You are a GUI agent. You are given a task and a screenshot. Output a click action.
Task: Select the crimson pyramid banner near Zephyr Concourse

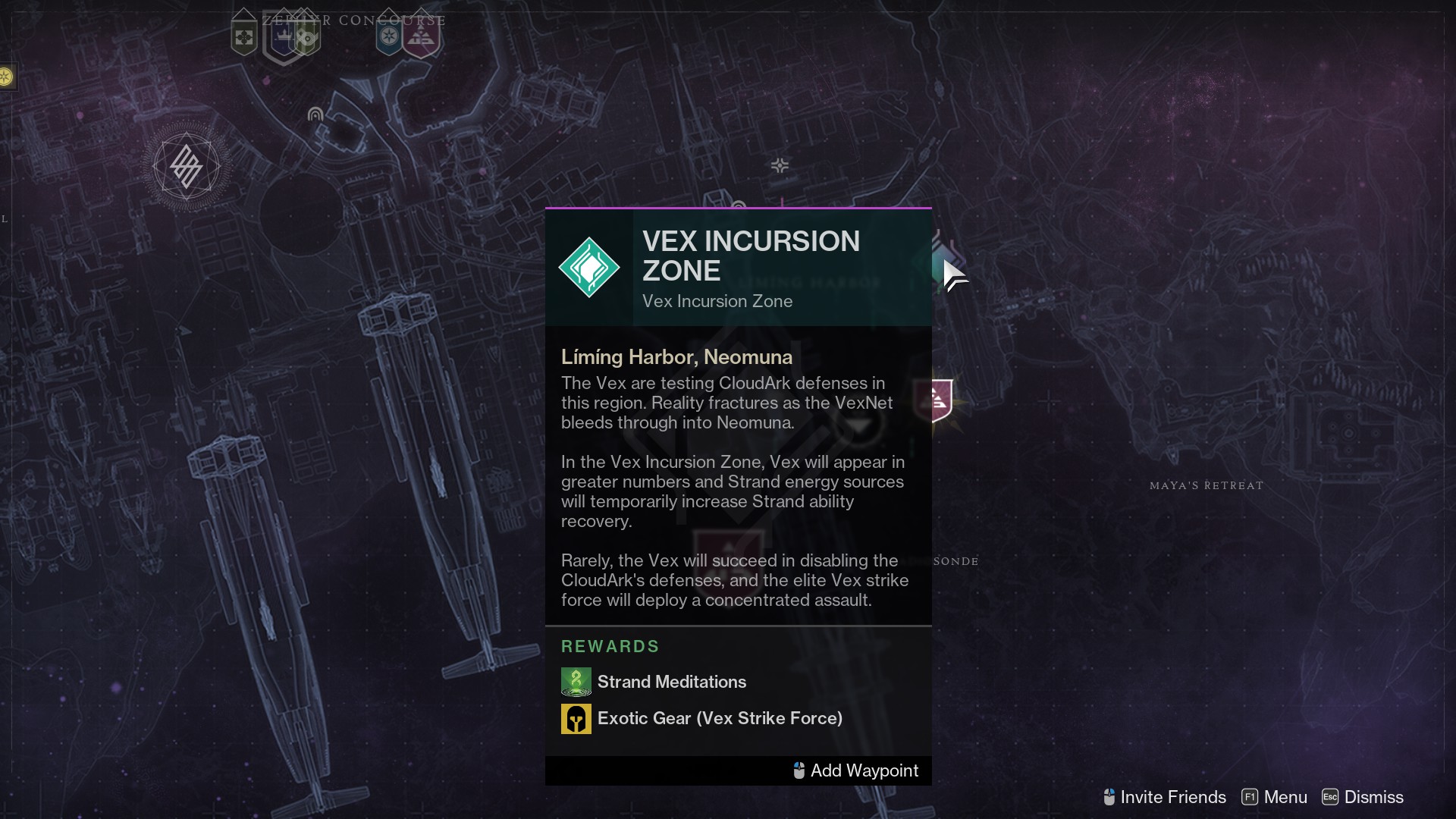click(422, 36)
